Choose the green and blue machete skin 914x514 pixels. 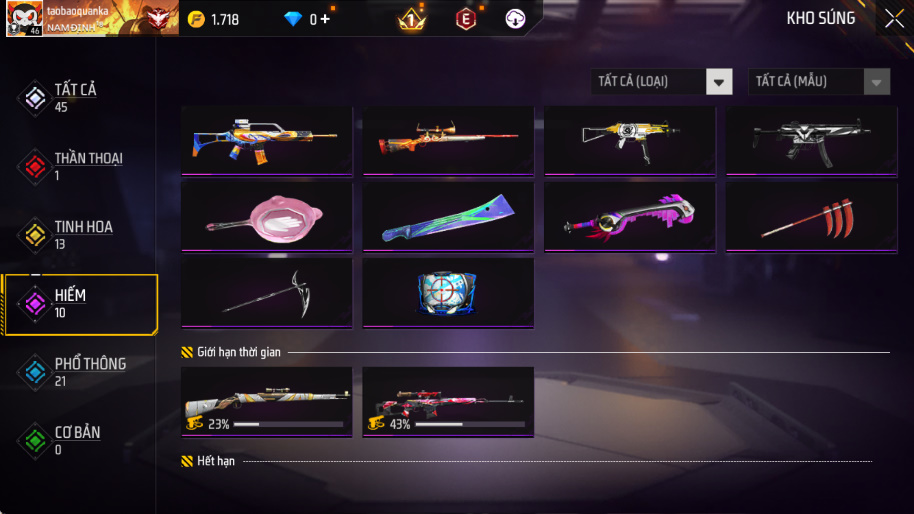pos(448,215)
